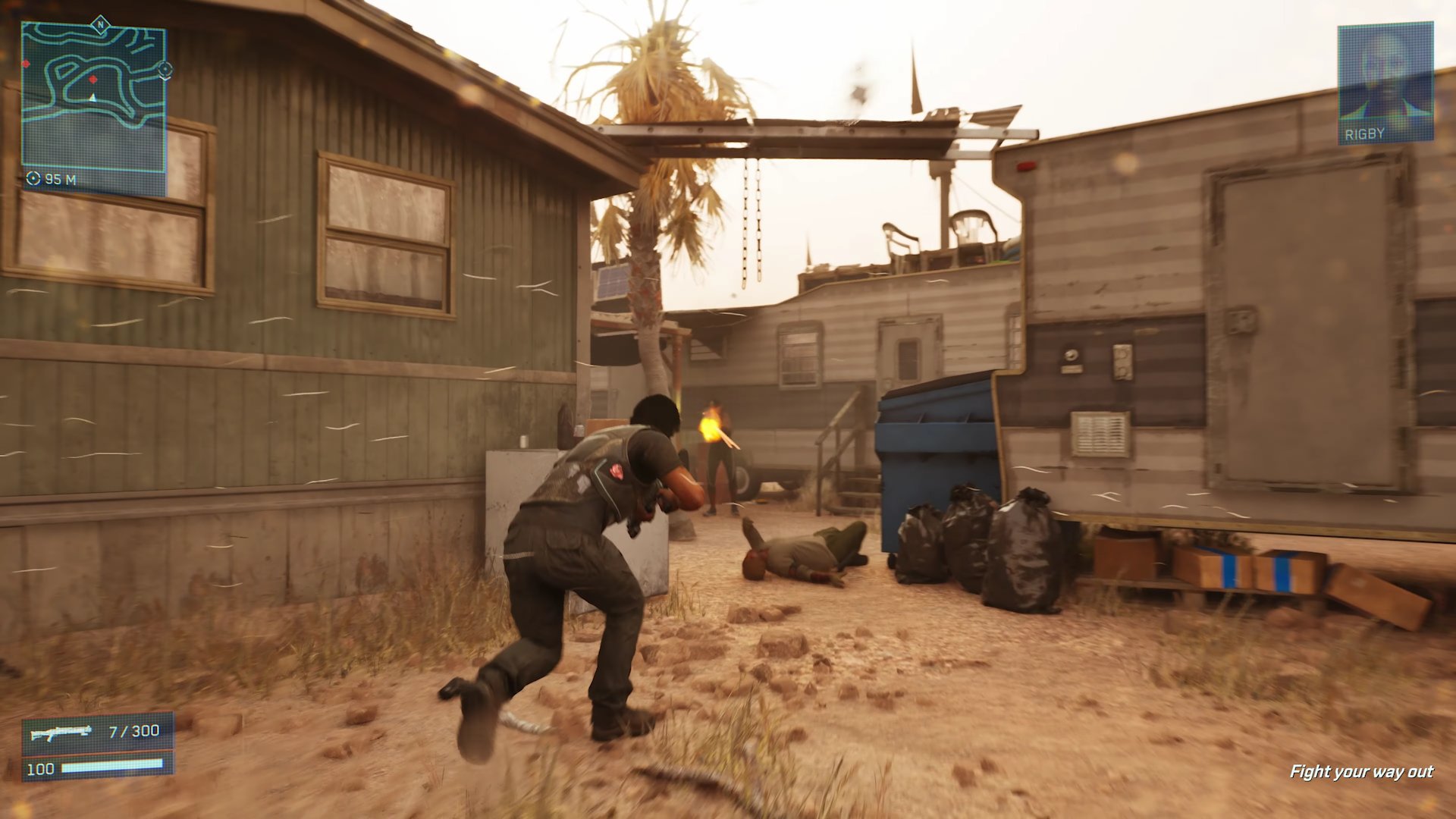Click the 95 M distance readout
The width and height of the screenshot is (1456, 819).
tap(61, 178)
